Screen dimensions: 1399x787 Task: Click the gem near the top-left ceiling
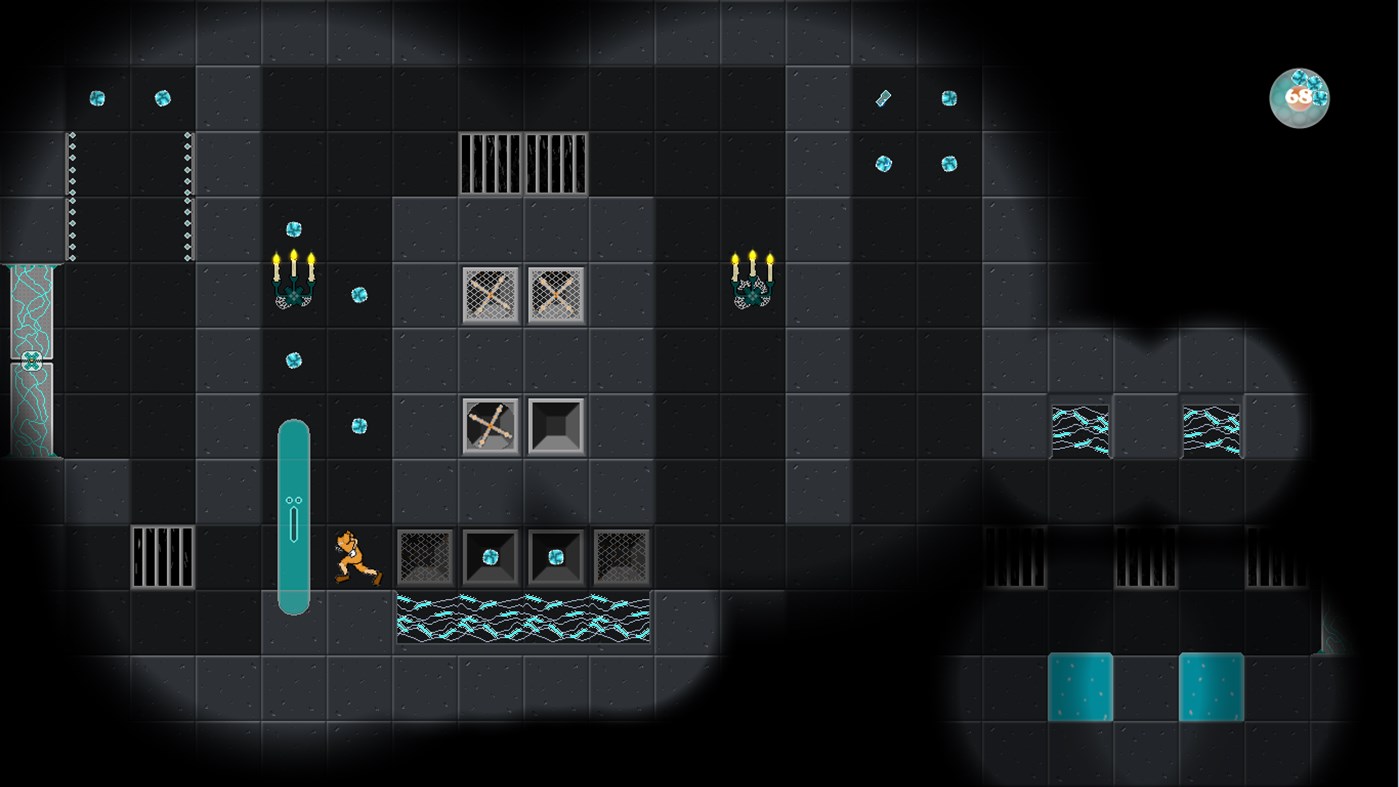tap(96, 96)
